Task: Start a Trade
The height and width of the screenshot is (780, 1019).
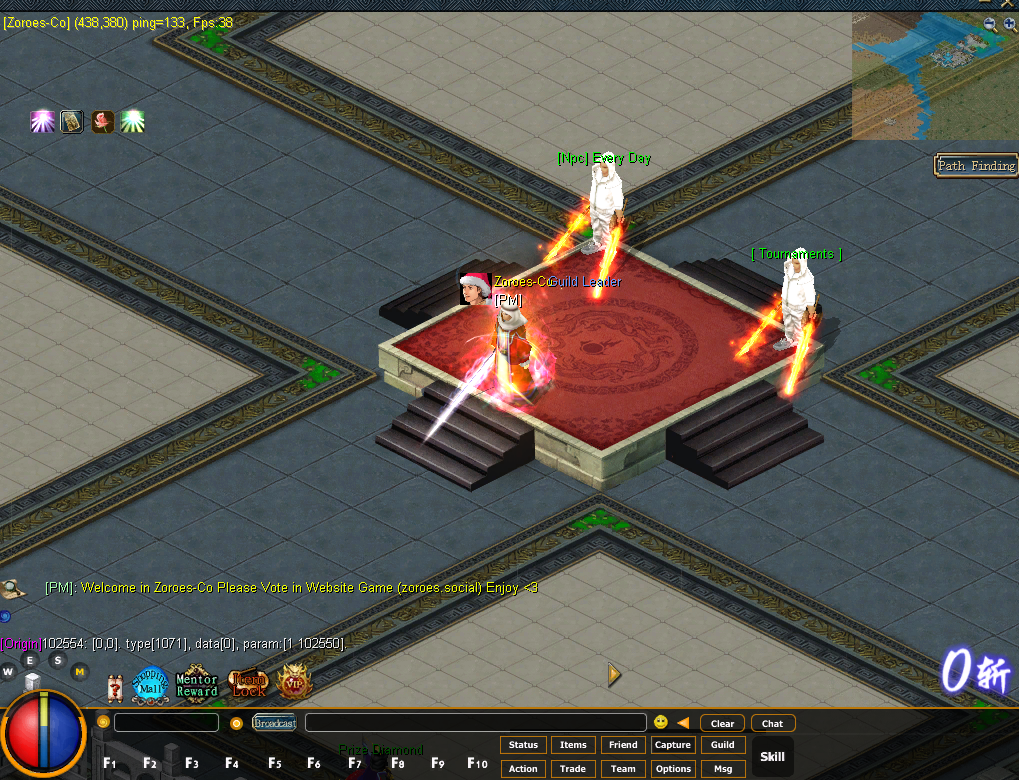Action: click(x=573, y=769)
